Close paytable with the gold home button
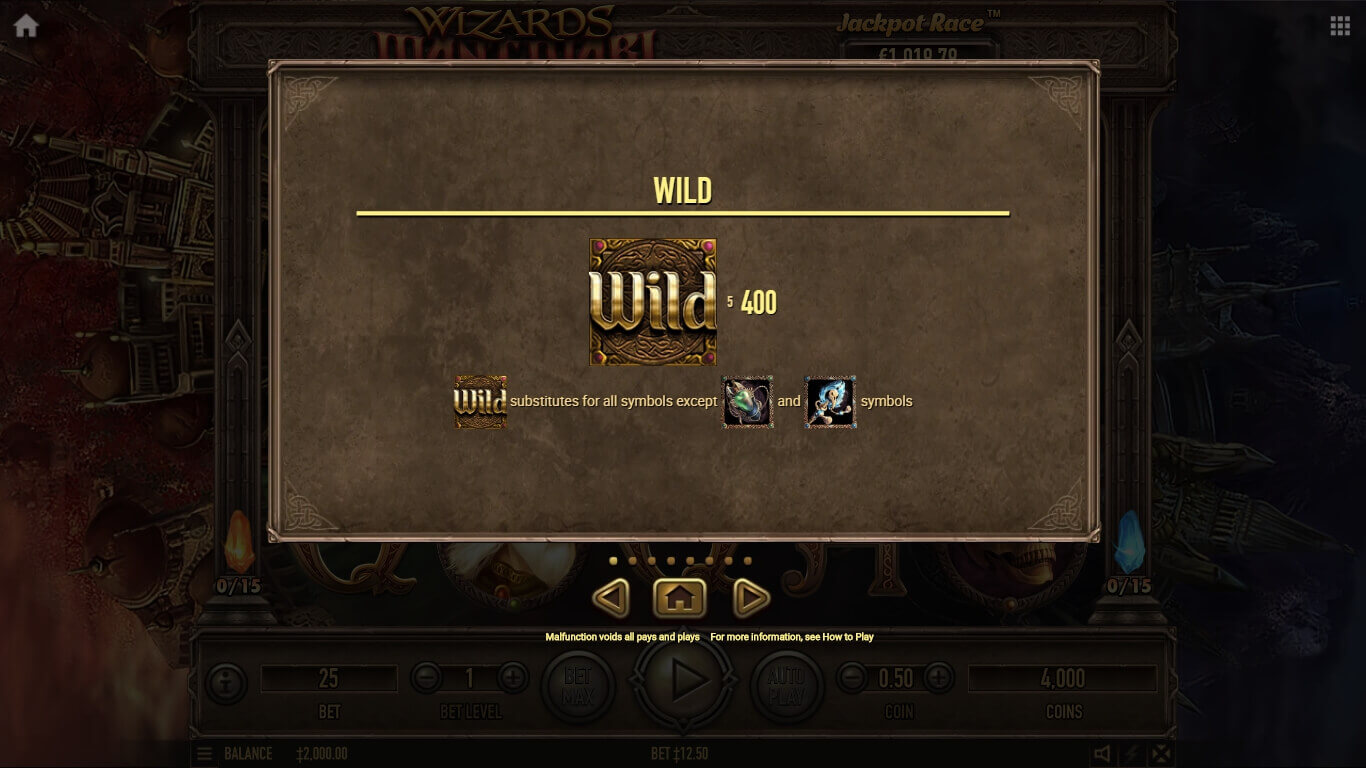This screenshot has width=1366, height=768. click(x=680, y=599)
